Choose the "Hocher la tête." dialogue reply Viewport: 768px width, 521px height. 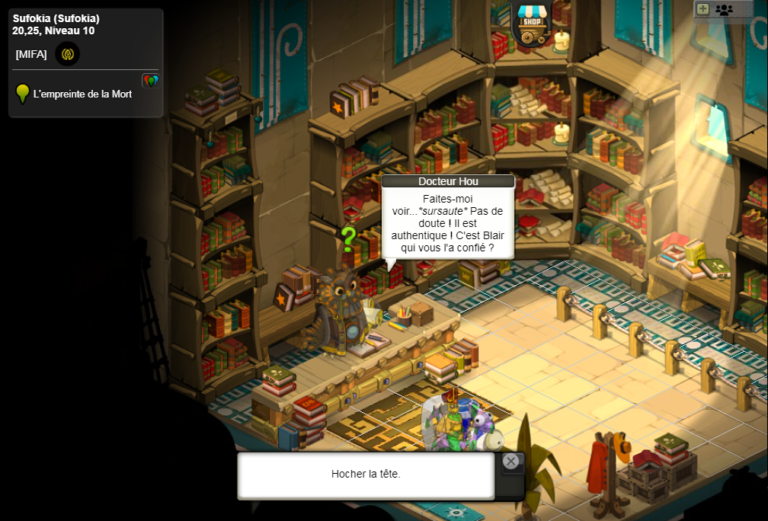click(x=365, y=474)
